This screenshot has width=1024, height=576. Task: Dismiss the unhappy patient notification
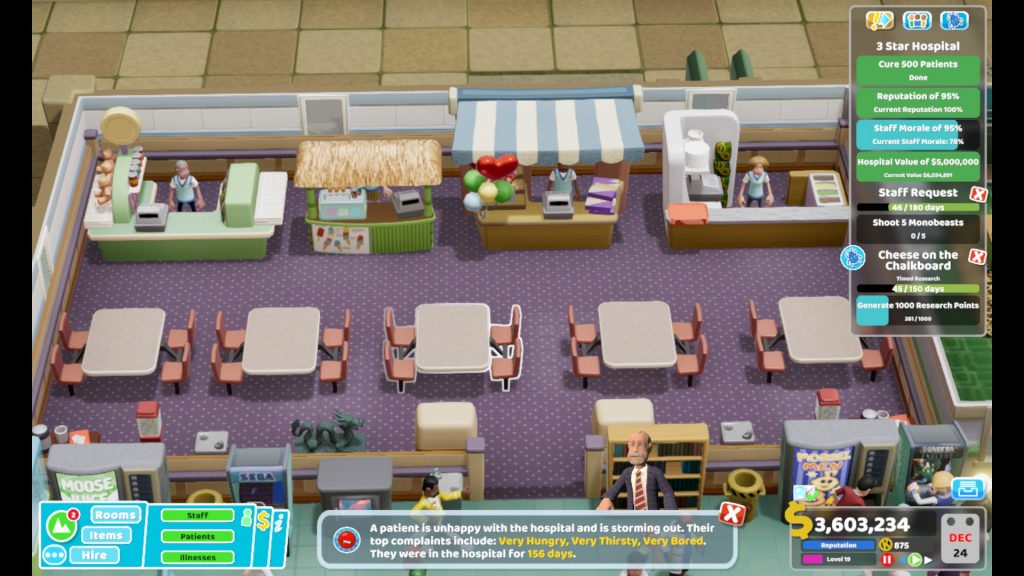point(733,514)
